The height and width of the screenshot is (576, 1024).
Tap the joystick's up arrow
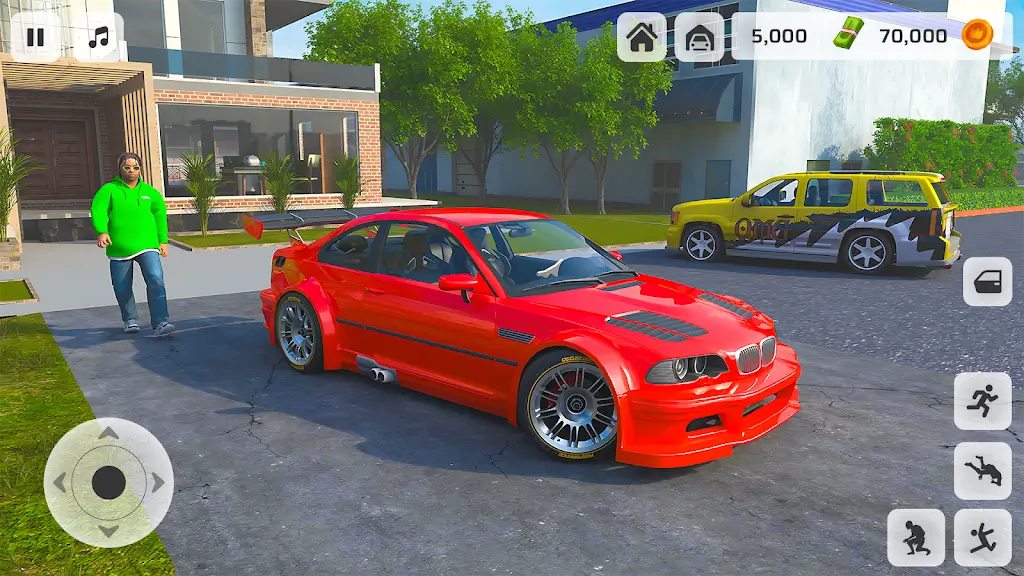coord(108,433)
